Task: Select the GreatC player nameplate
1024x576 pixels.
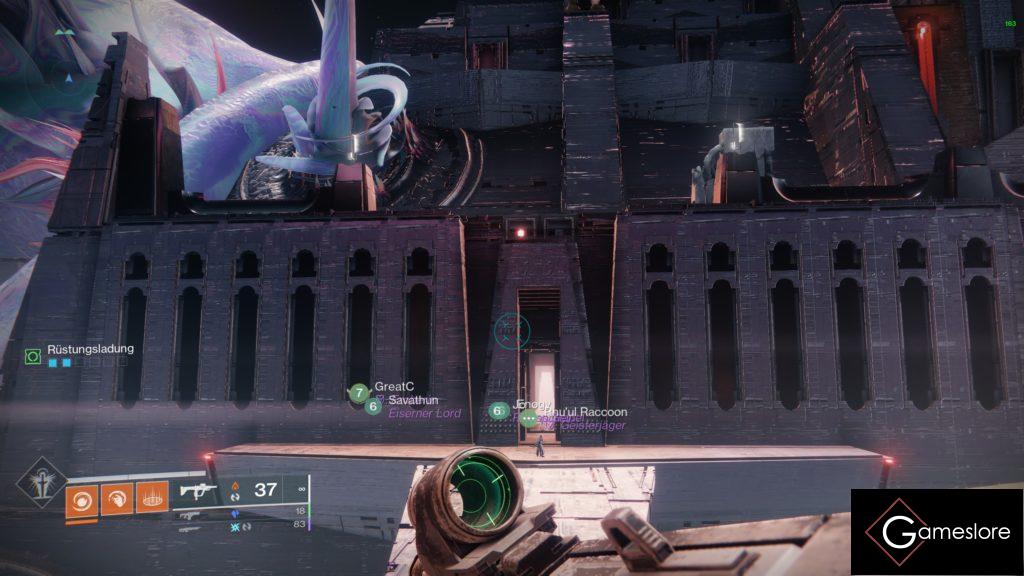Action: [x=394, y=387]
